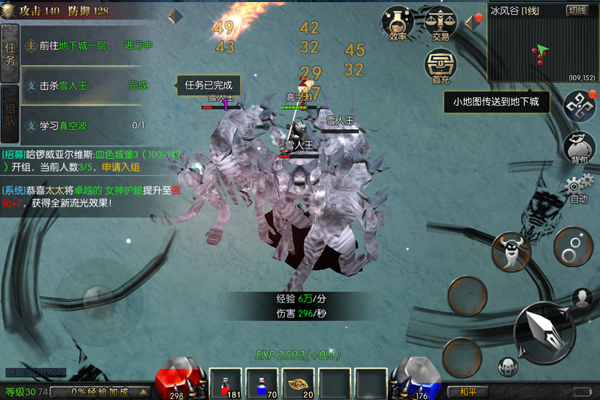Click the 切线 switch-line button
Screen dimensions: 600x400
coord(577,9)
